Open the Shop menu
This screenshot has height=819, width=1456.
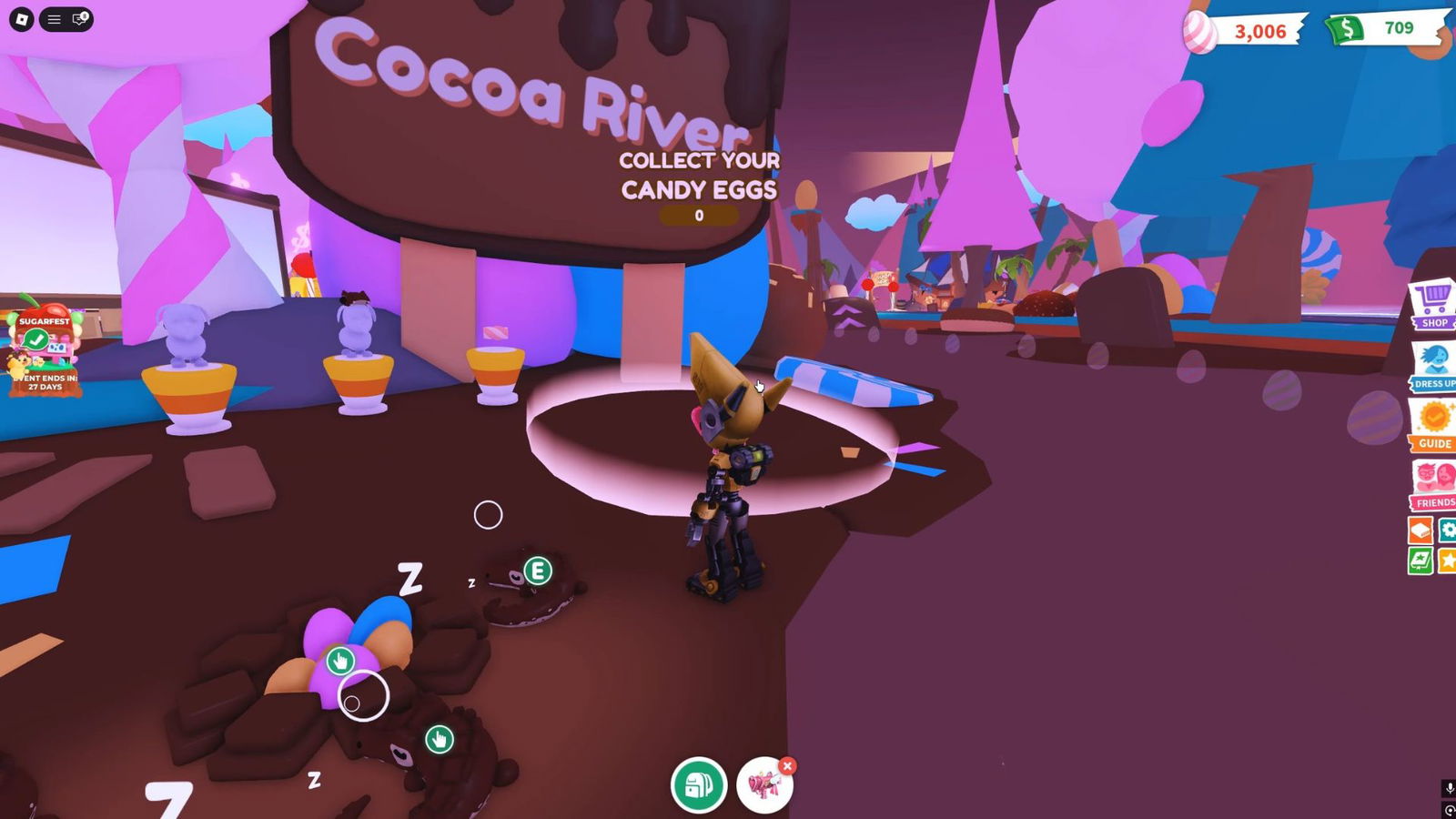click(1434, 304)
